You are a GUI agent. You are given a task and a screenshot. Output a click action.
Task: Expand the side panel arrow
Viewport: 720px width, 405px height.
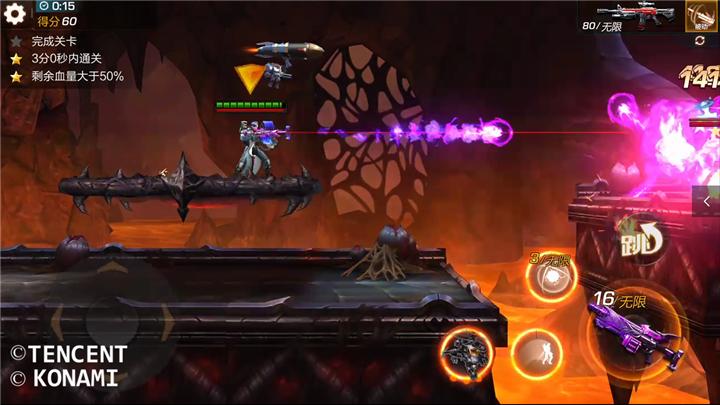(x=707, y=200)
